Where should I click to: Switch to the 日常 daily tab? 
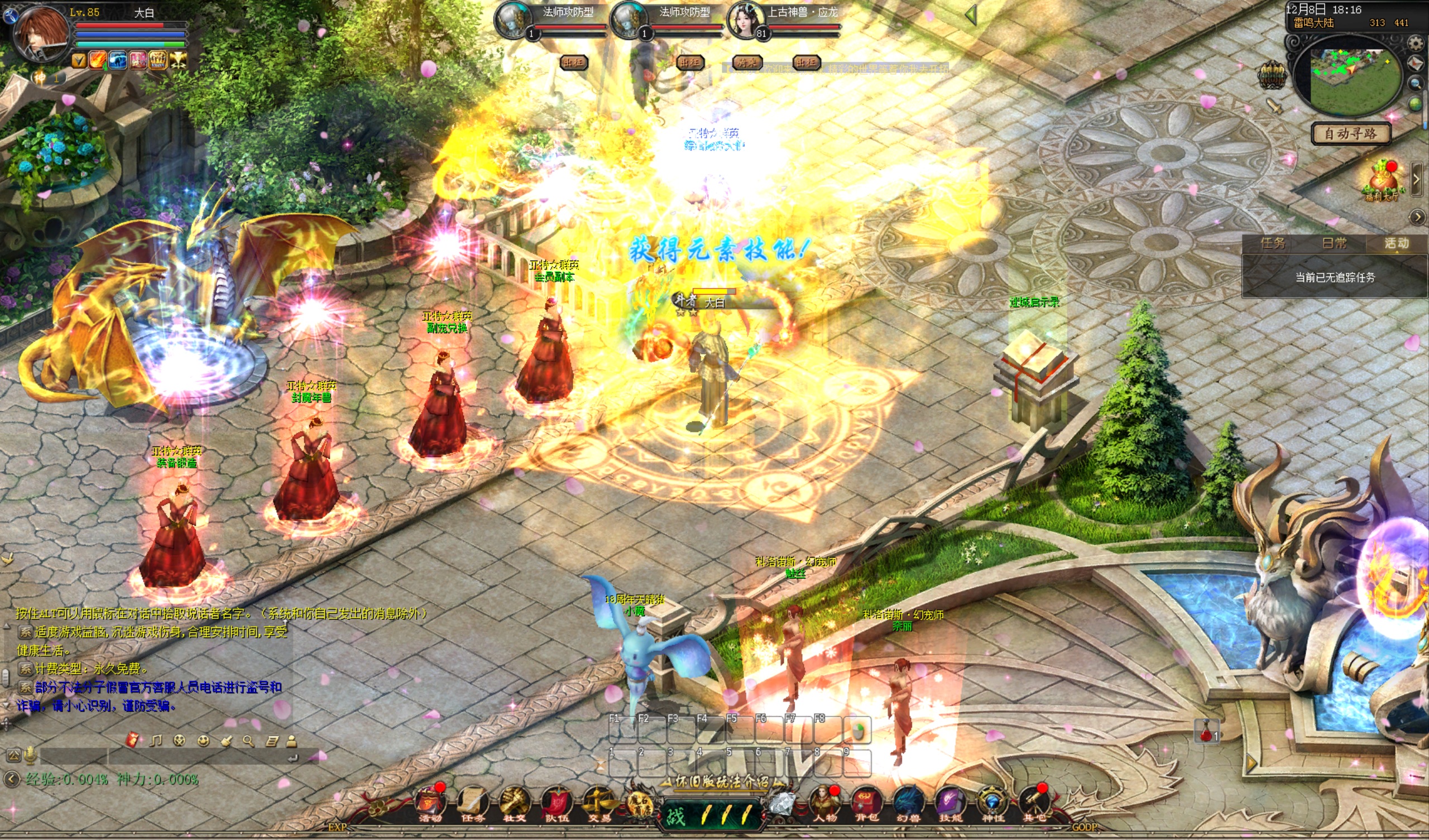tap(1334, 243)
